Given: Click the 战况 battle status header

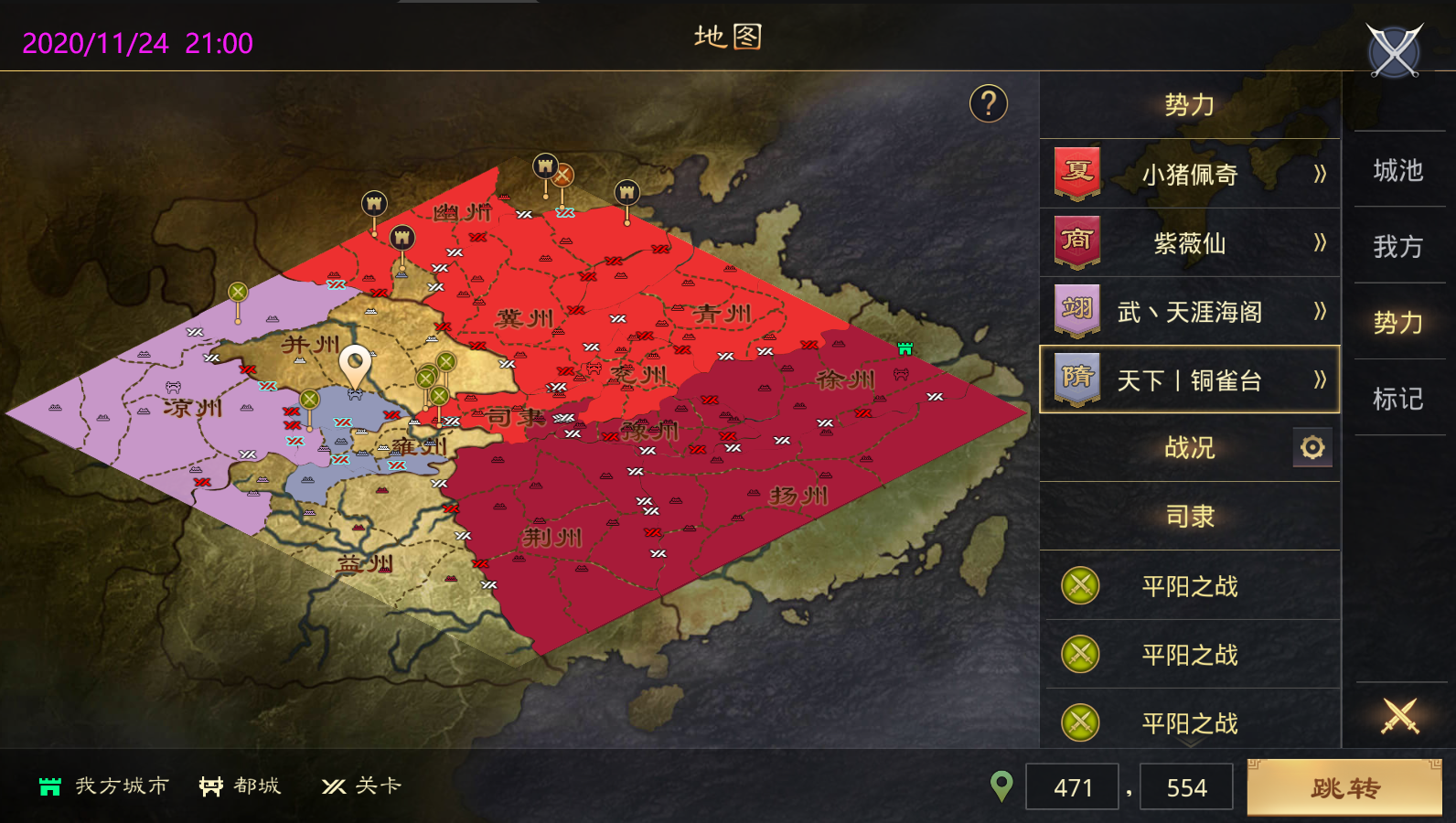Looking at the screenshot, I should click(1189, 448).
